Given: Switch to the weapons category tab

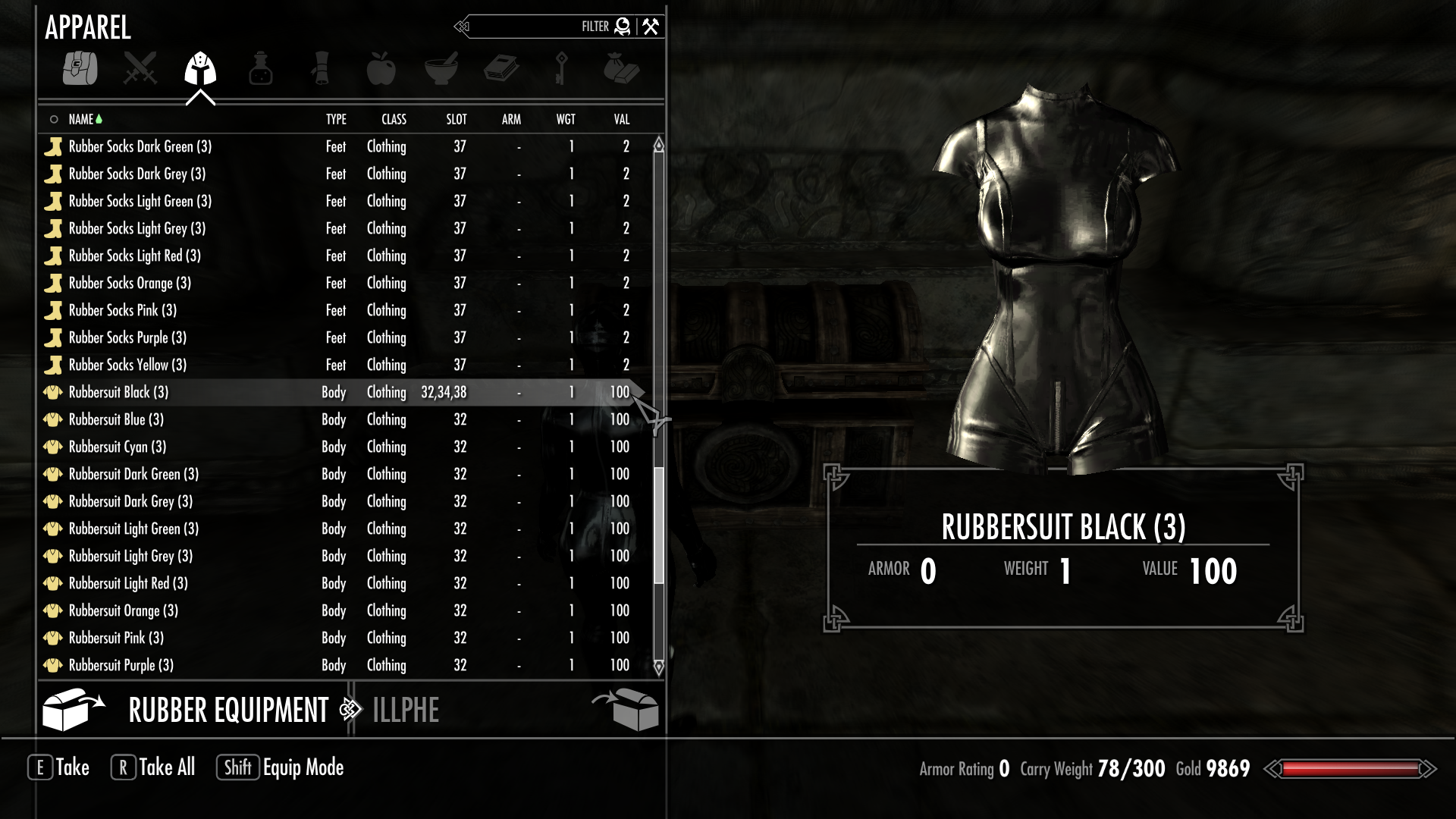Looking at the screenshot, I should (140, 69).
